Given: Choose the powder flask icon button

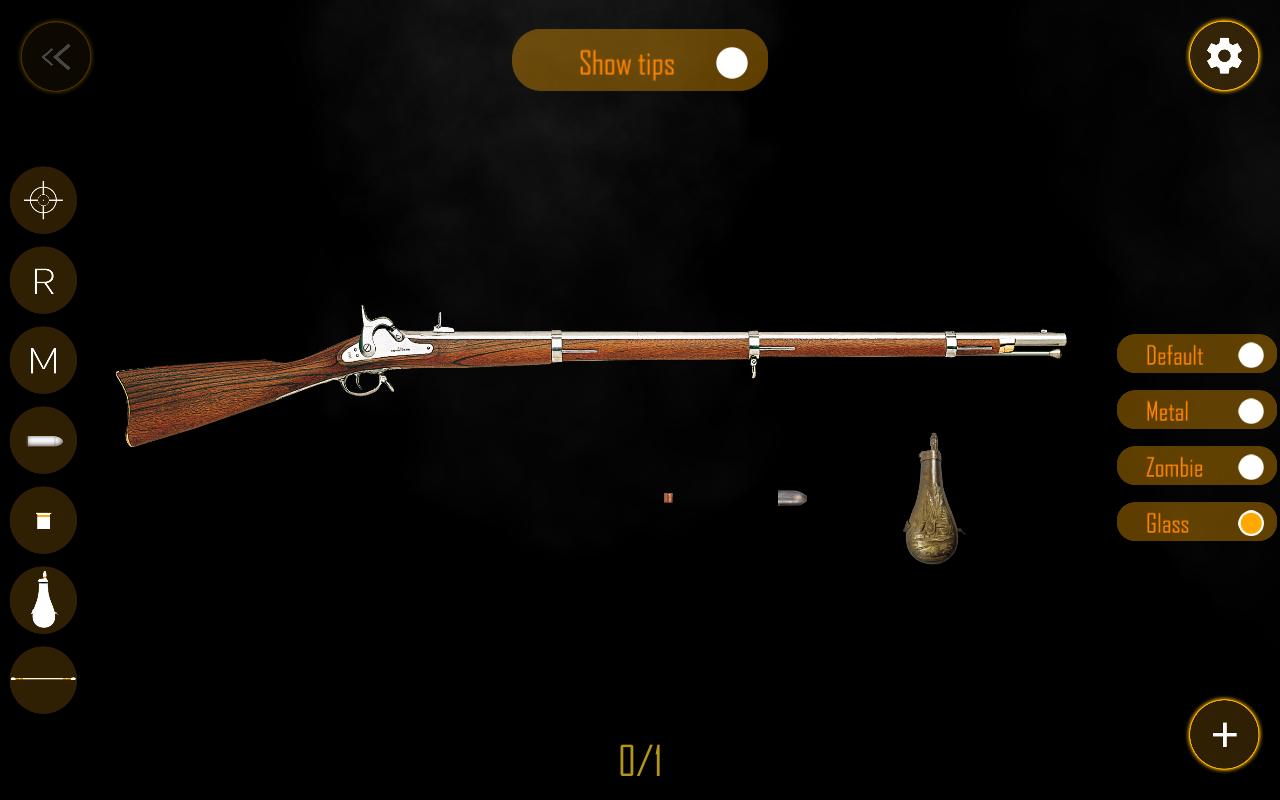Looking at the screenshot, I should 43,600.
